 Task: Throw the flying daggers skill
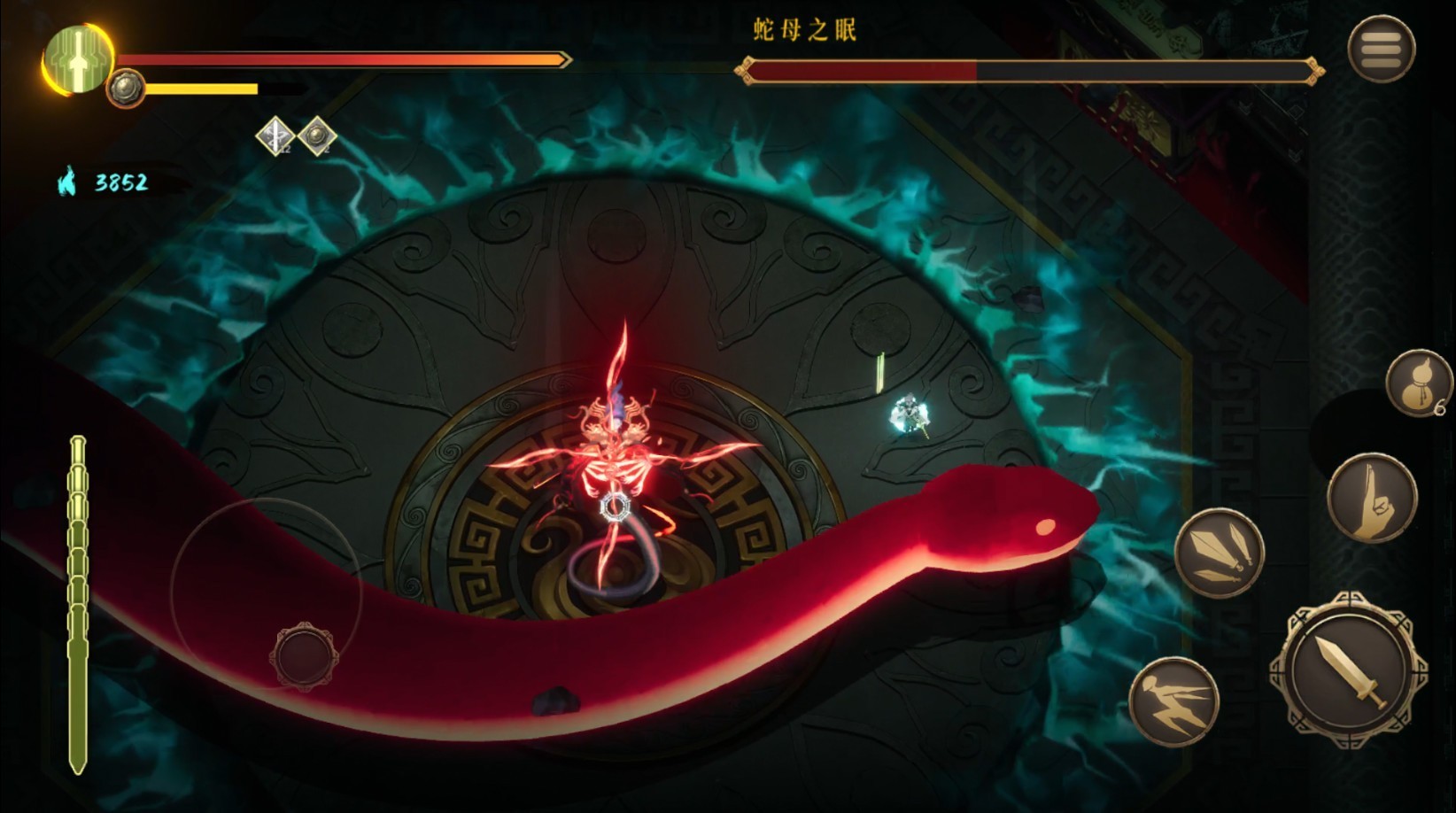tap(1219, 553)
